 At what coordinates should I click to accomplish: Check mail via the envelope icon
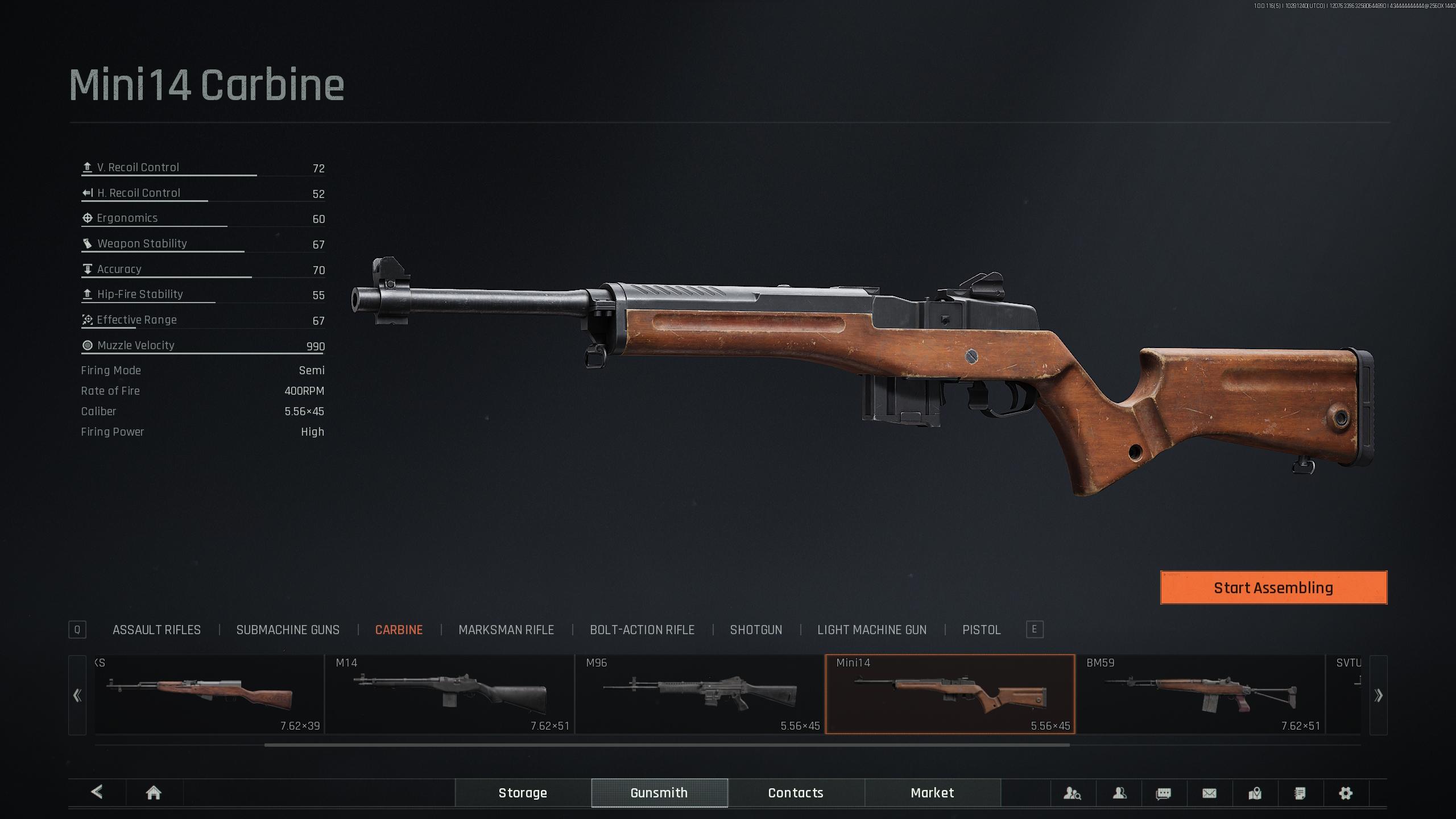tap(1209, 793)
